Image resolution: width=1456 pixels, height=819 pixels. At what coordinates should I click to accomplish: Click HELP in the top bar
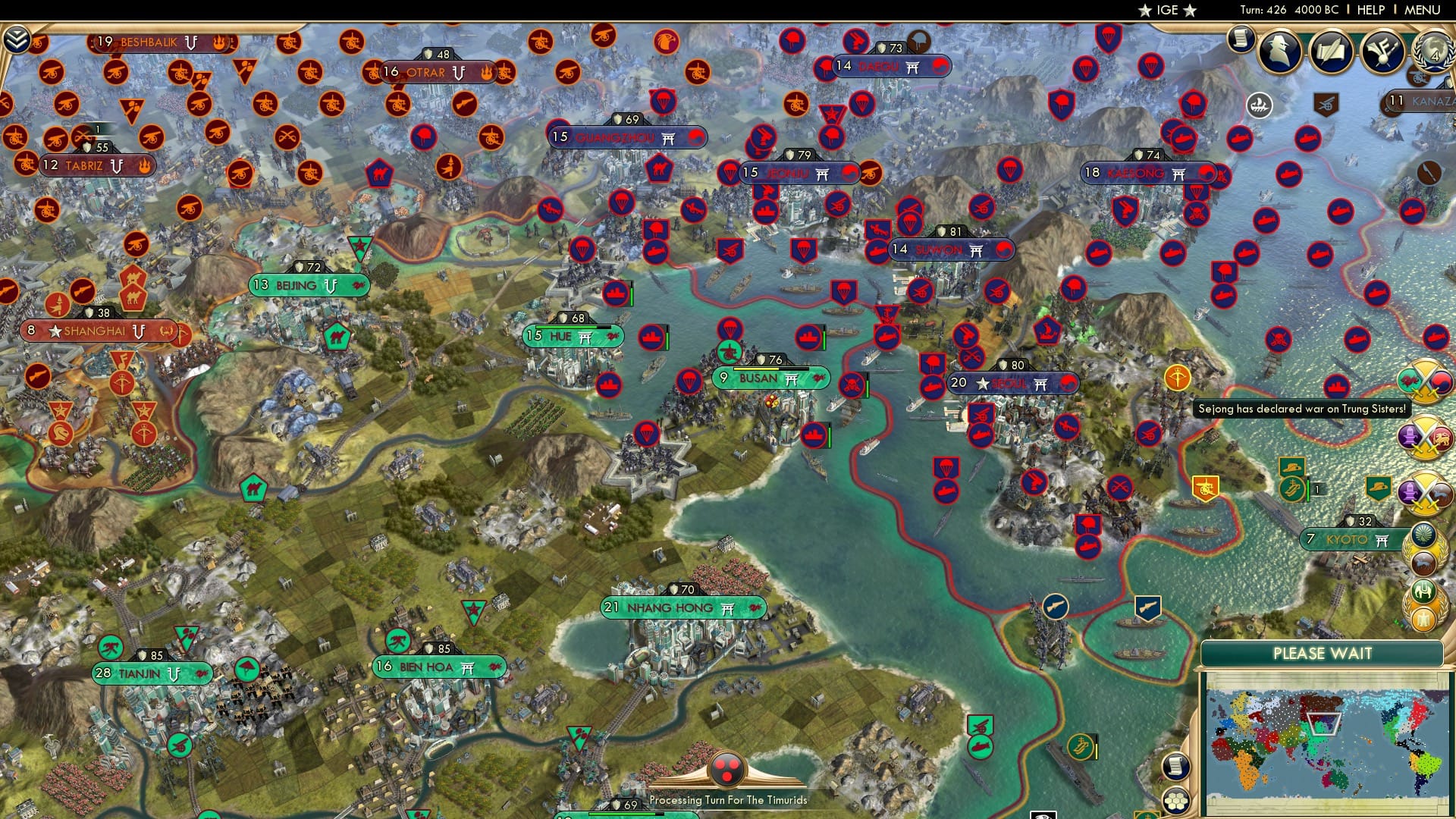point(1373,10)
